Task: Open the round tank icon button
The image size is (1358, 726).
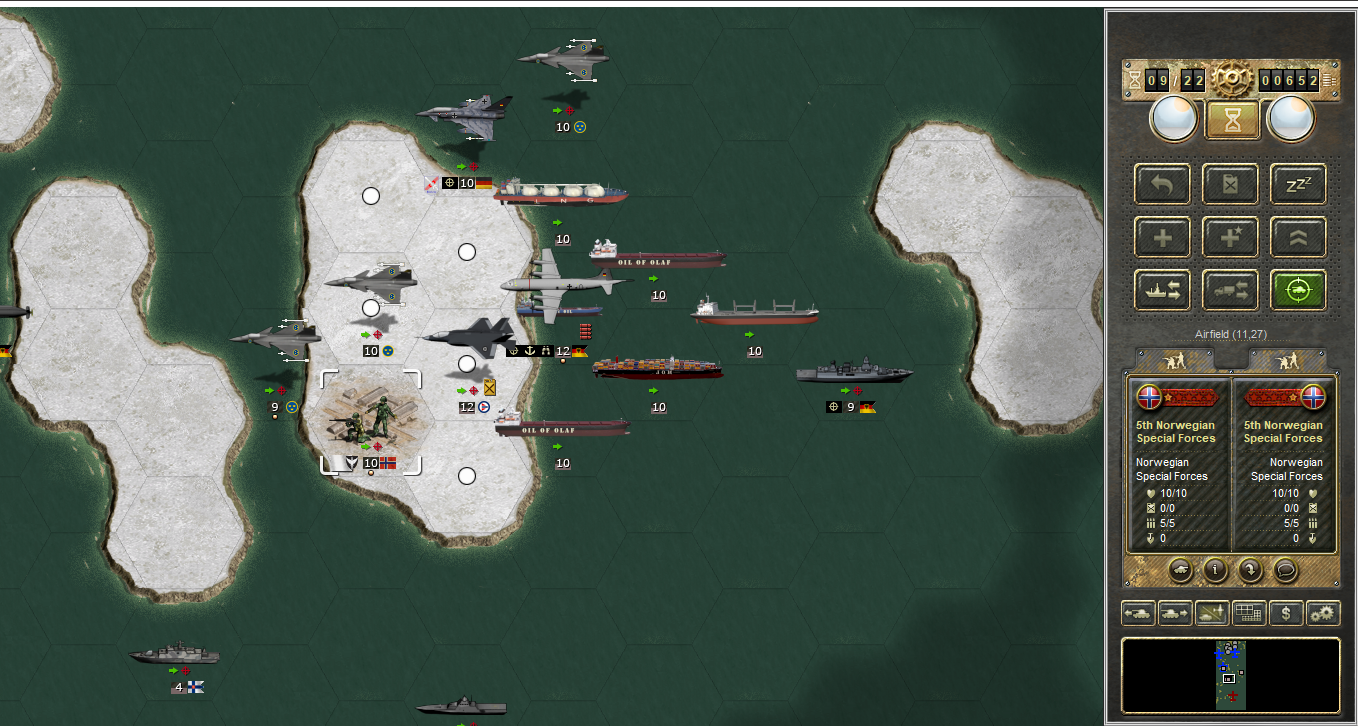Action: [x=1181, y=570]
